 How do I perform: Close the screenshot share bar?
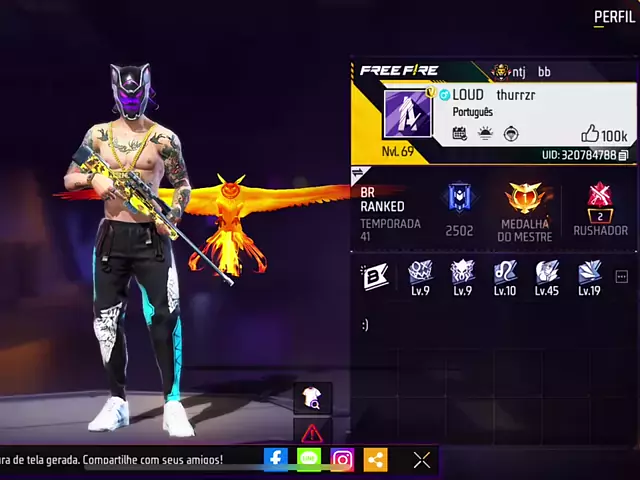point(422,459)
